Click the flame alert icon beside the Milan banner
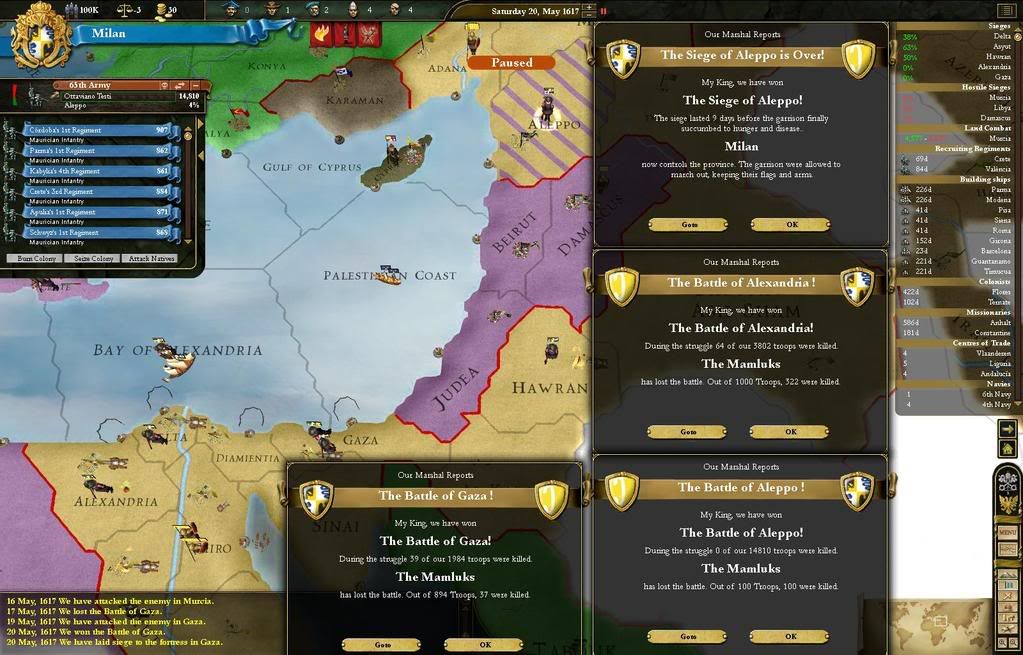 click(x=323, y=34)
